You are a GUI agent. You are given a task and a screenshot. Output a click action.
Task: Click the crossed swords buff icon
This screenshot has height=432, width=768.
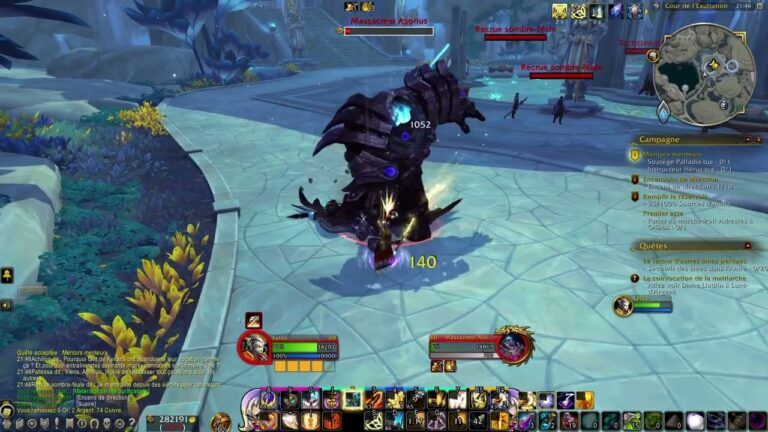[560, 11]
